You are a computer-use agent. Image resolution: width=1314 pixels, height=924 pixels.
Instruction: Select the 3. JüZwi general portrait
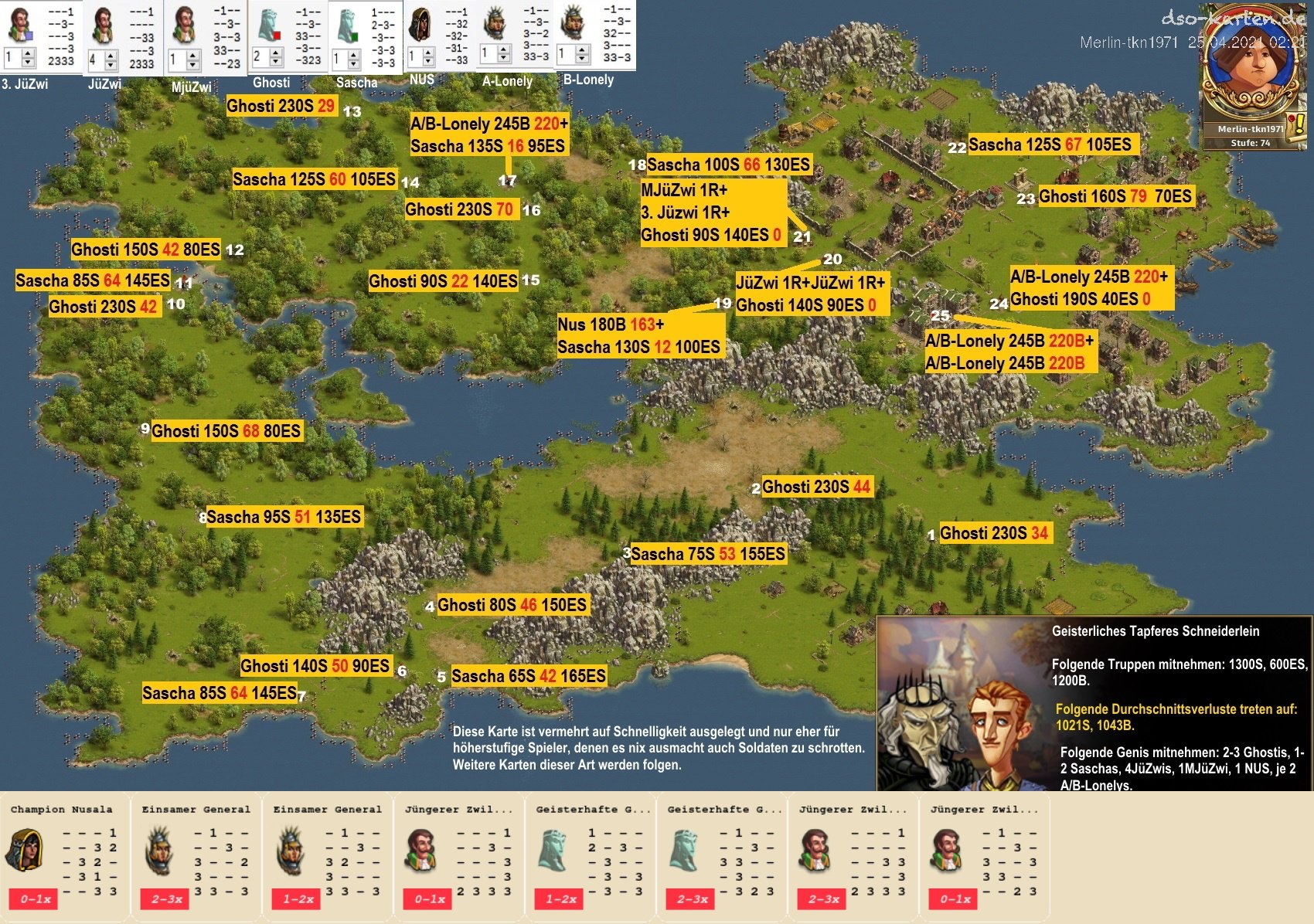pyautogui.click(x=21, y=25)
